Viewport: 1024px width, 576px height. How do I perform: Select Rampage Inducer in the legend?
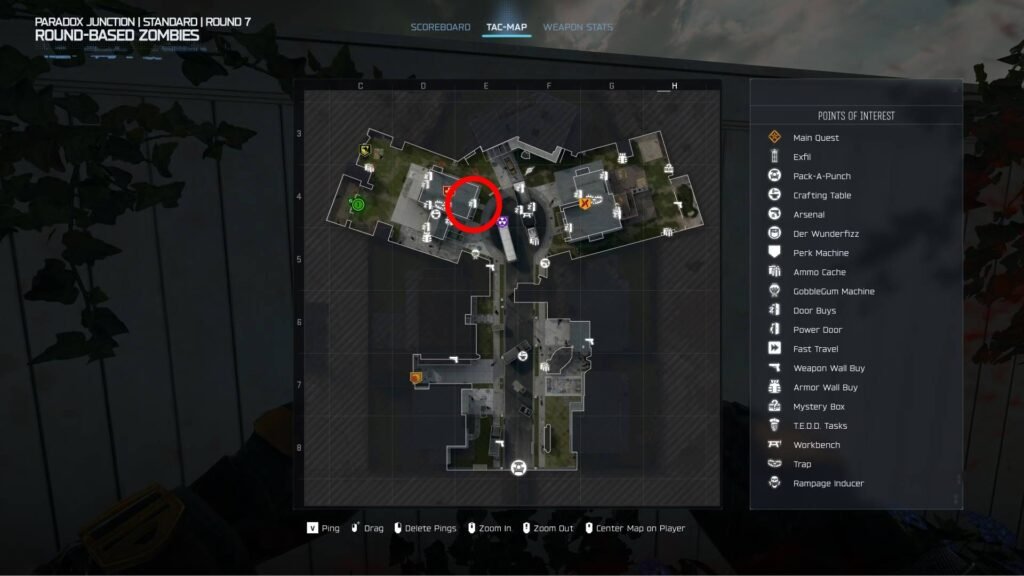pos(827,484)
